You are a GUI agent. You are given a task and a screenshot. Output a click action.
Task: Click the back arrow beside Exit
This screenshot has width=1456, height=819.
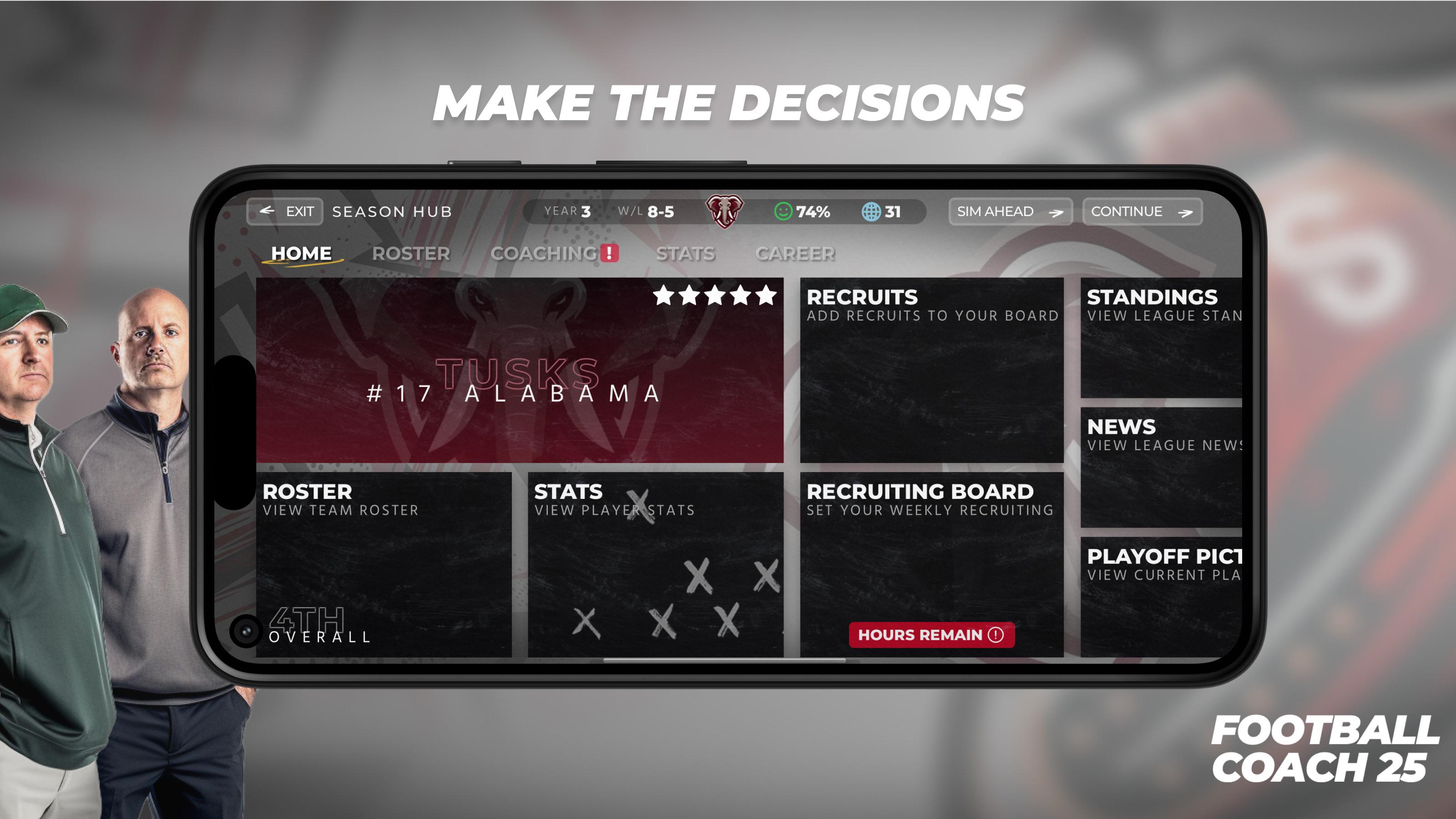tap(267, 211)
